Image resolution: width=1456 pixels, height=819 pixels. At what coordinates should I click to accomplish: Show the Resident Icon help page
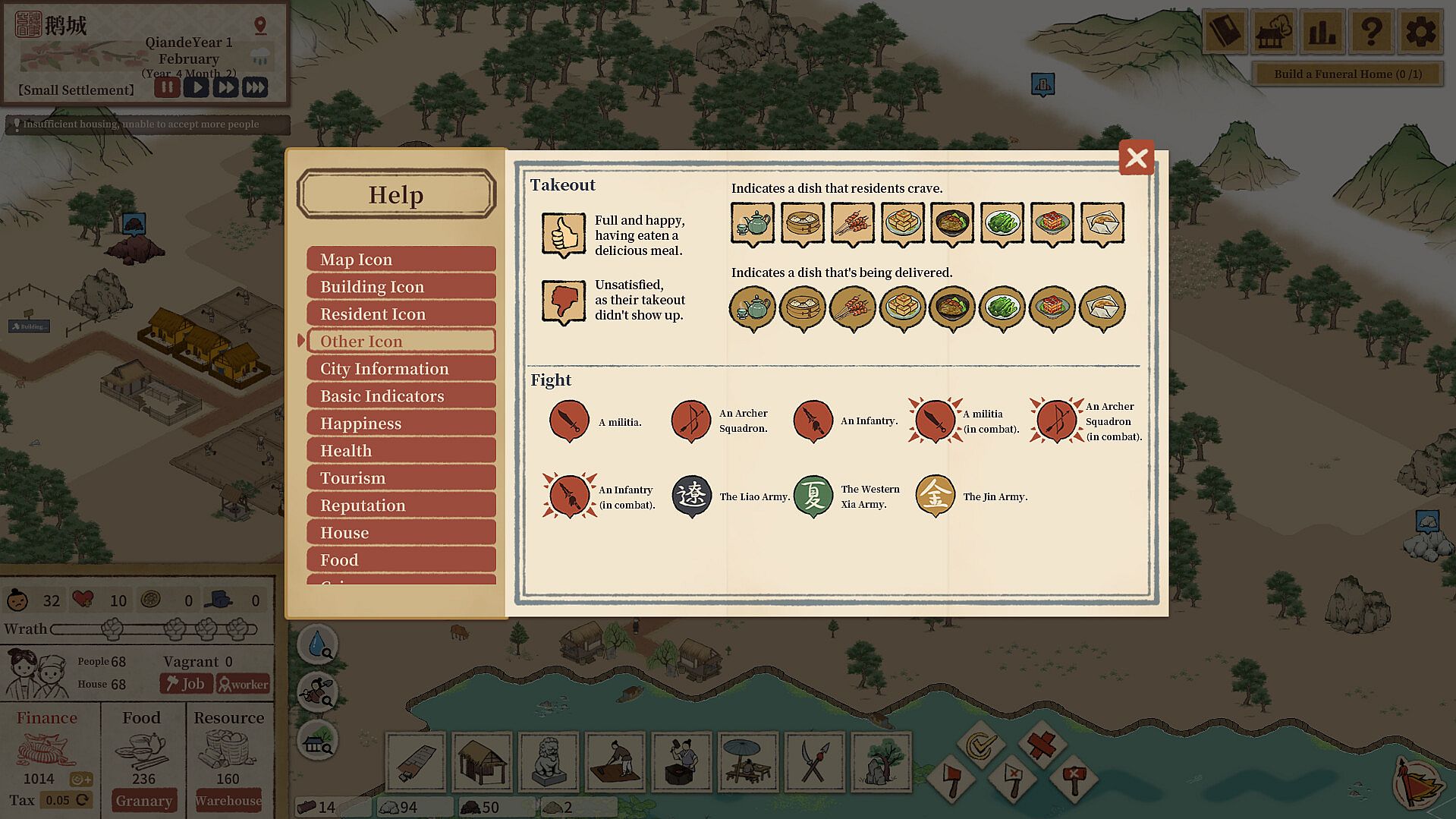tap(401, 314)
